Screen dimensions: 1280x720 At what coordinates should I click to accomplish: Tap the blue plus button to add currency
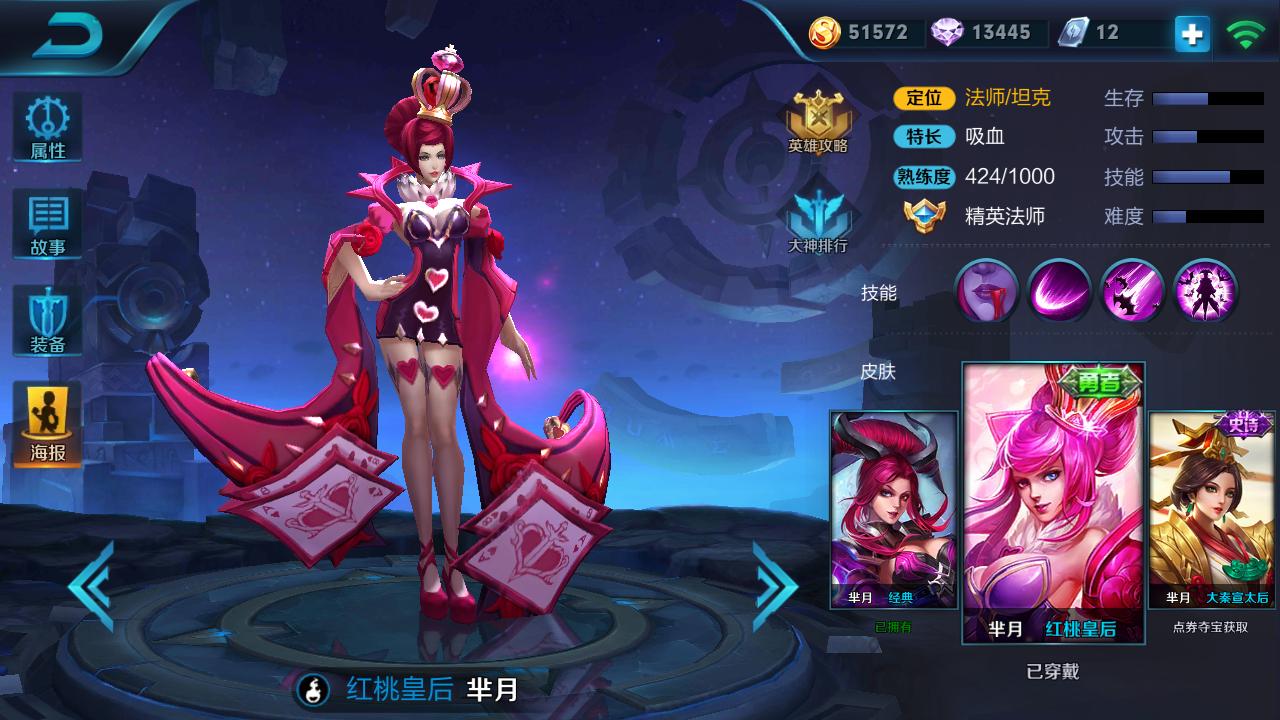click(x=1191, y=33)
